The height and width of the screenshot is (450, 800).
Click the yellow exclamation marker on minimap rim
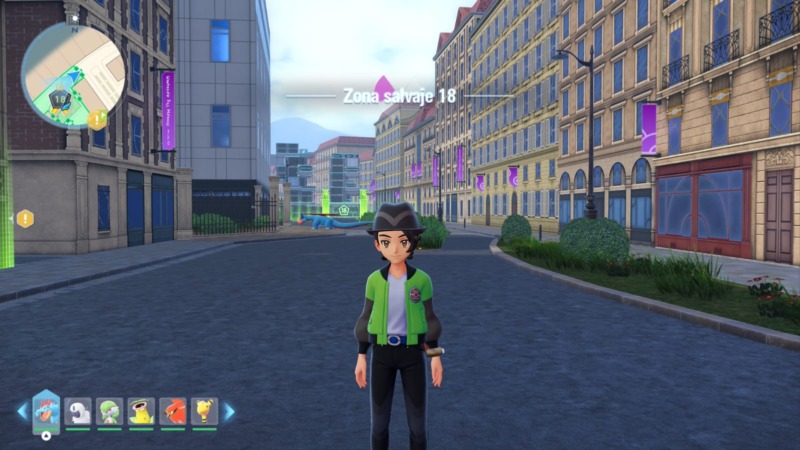(97, 120)
